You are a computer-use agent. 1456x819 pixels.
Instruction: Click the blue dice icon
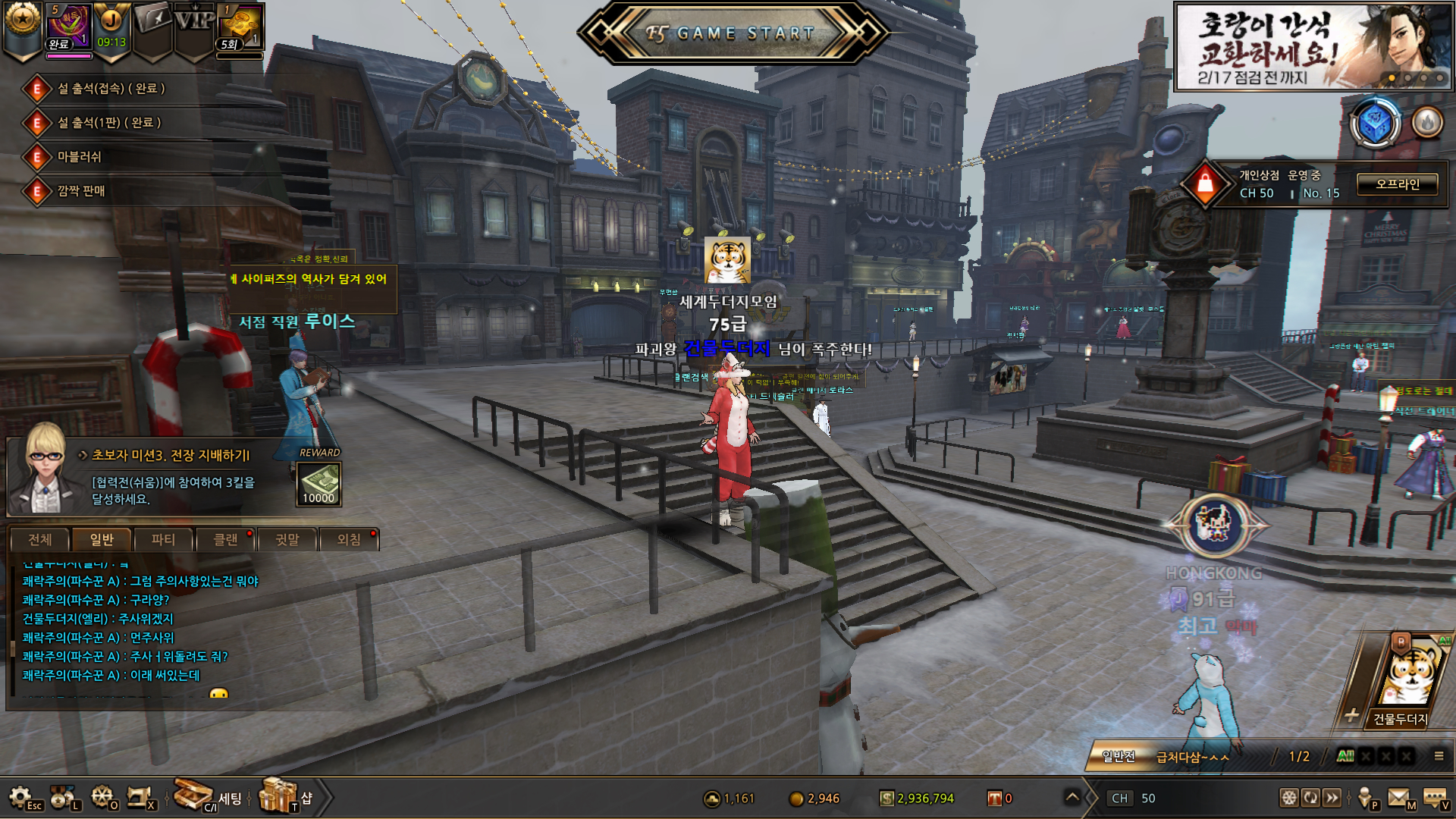(1375, 123)
